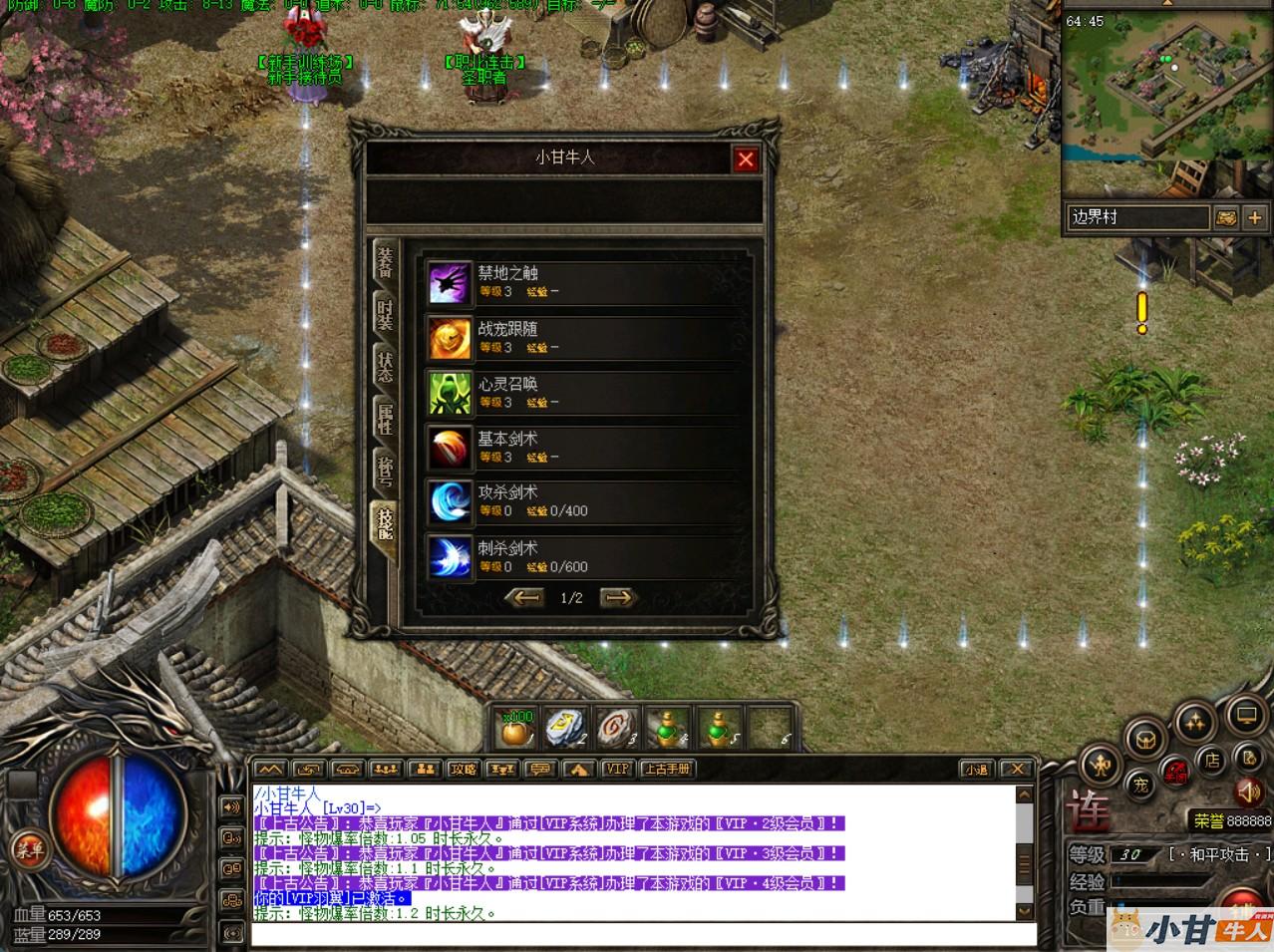
Task: Expand the minimap with the plus button
Action: tap(1254, 217)
